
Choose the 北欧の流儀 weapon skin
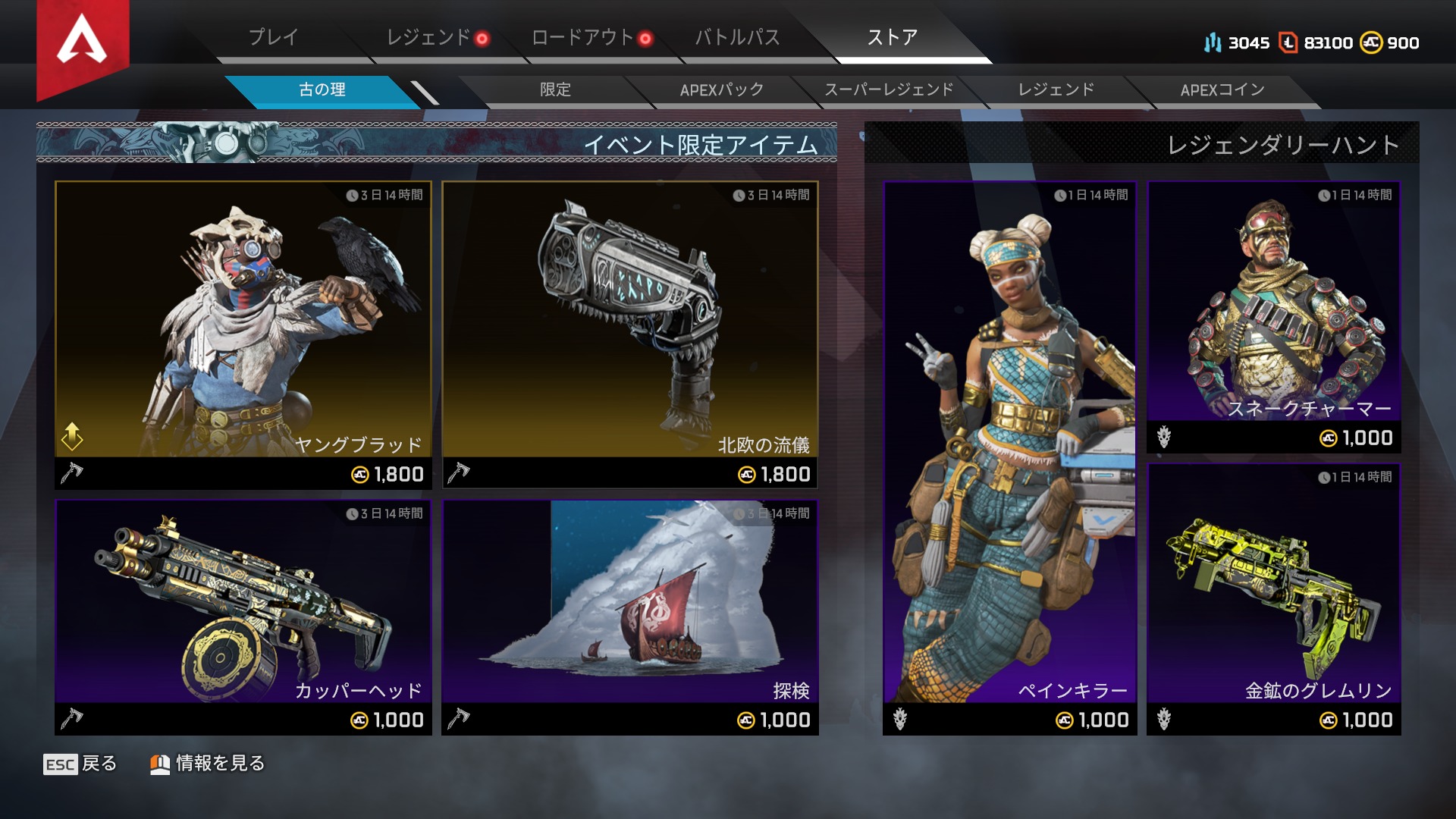[x=630, y=334]
